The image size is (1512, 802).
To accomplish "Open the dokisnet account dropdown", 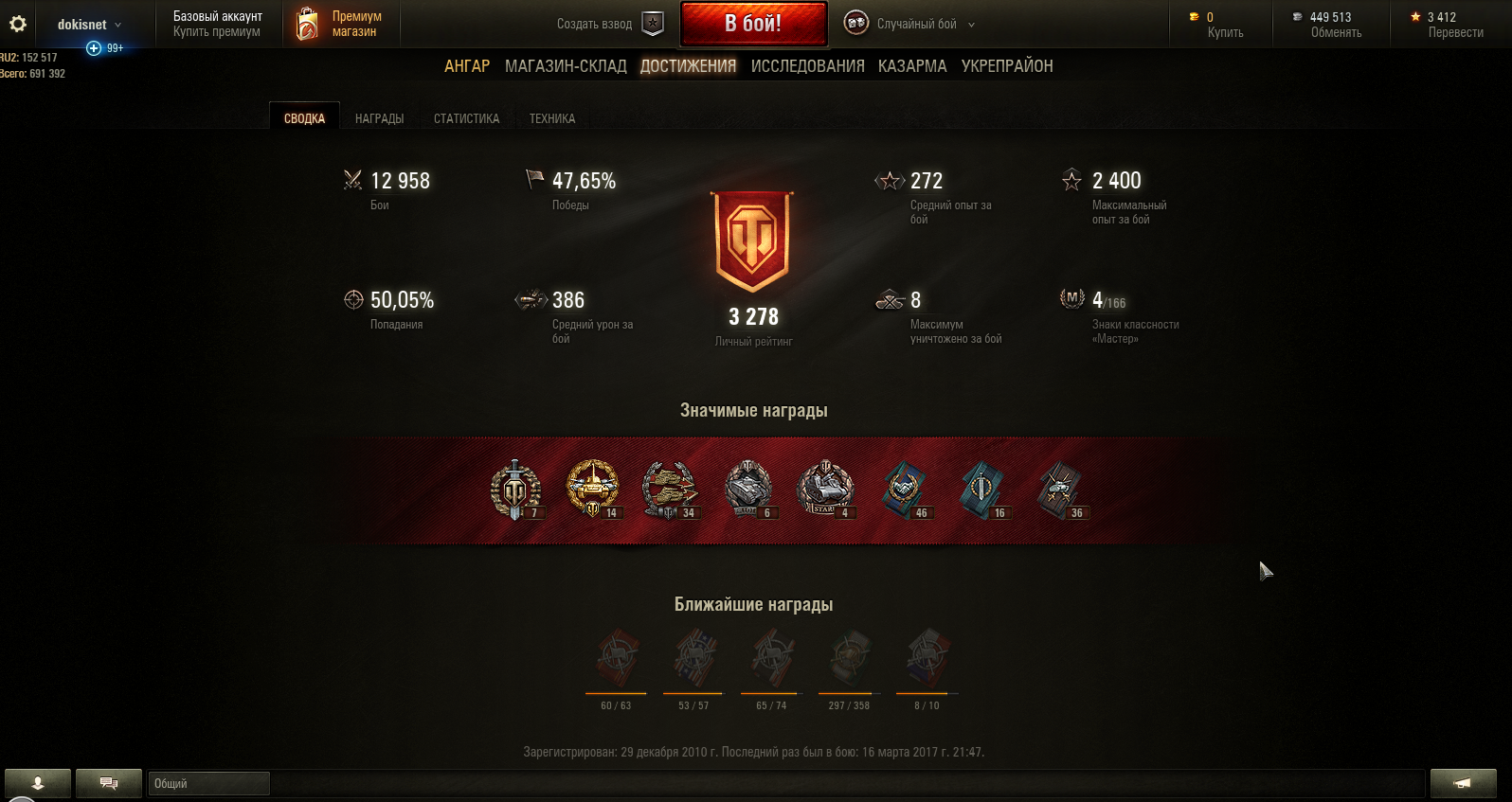I will click(90, 25).
